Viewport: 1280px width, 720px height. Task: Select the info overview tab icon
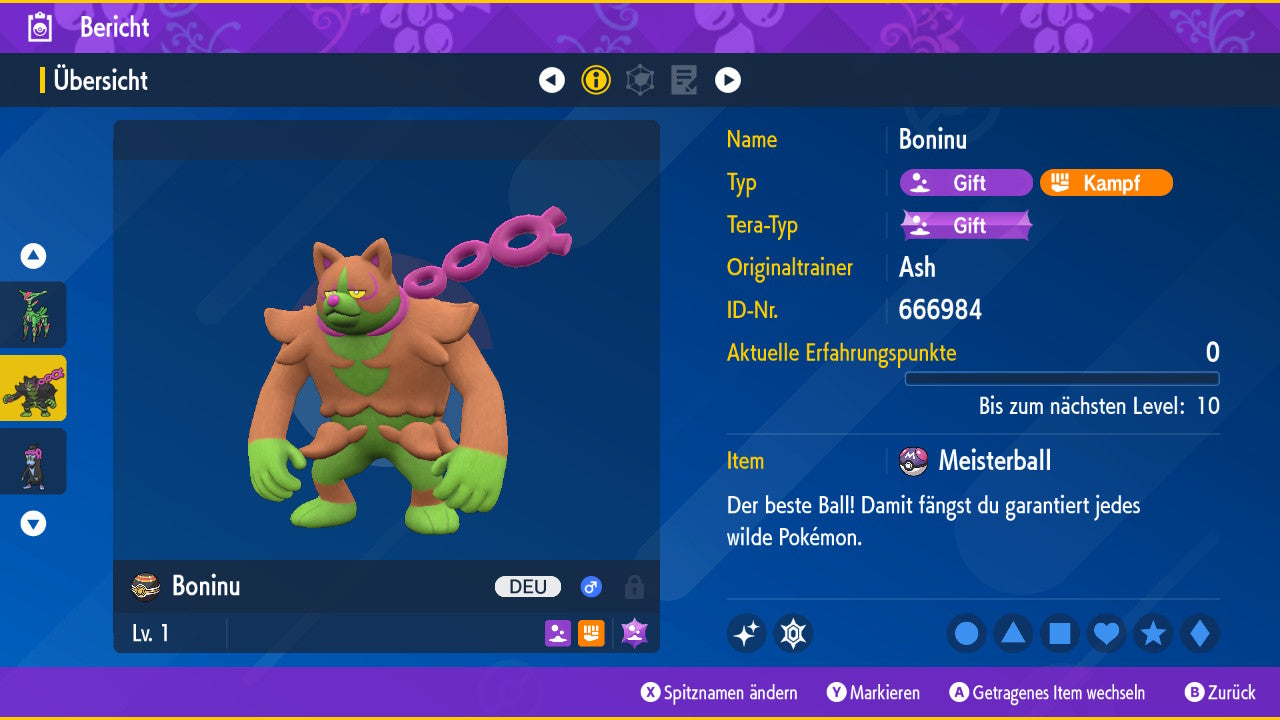click(x=596, y=80)
